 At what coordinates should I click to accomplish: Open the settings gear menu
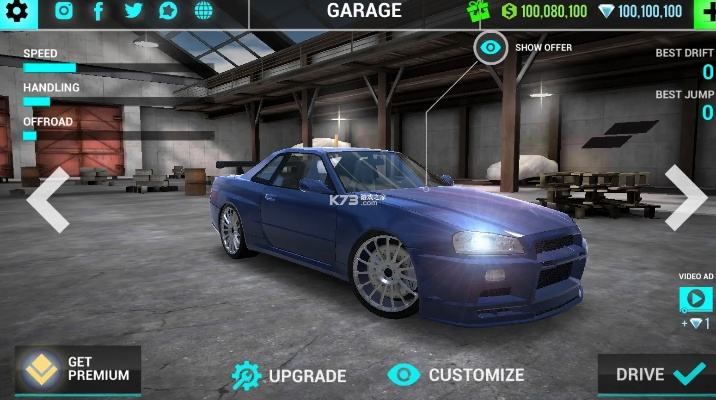click(x=21, y=12)
